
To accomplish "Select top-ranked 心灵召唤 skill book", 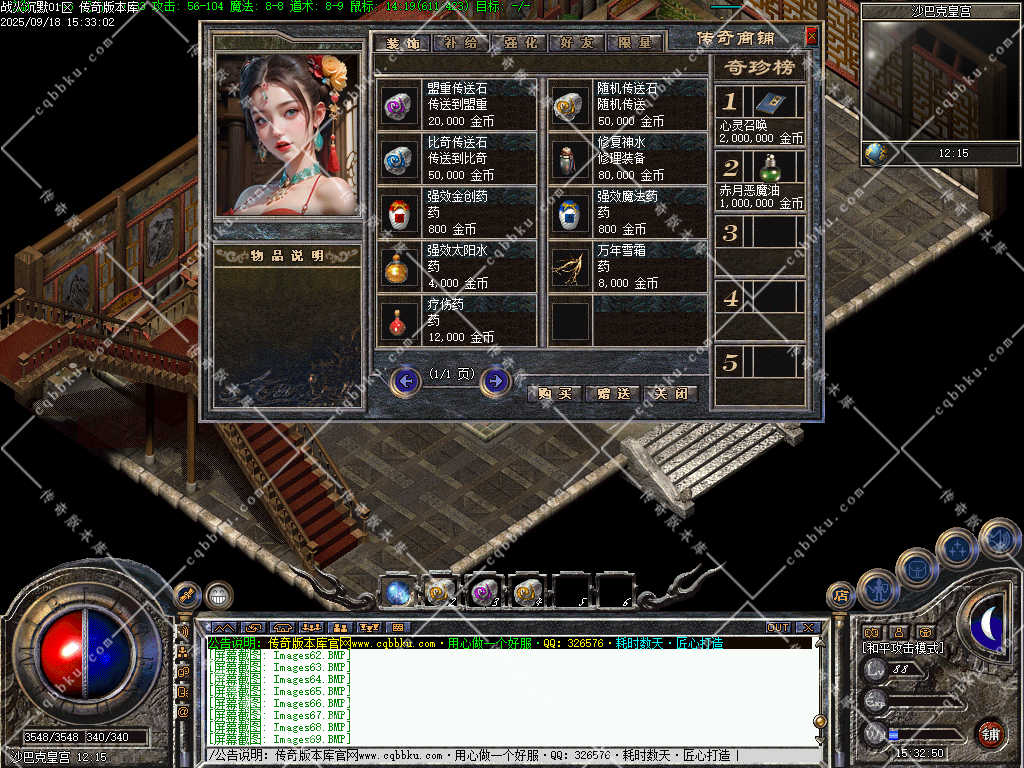I will coord(770,103).
